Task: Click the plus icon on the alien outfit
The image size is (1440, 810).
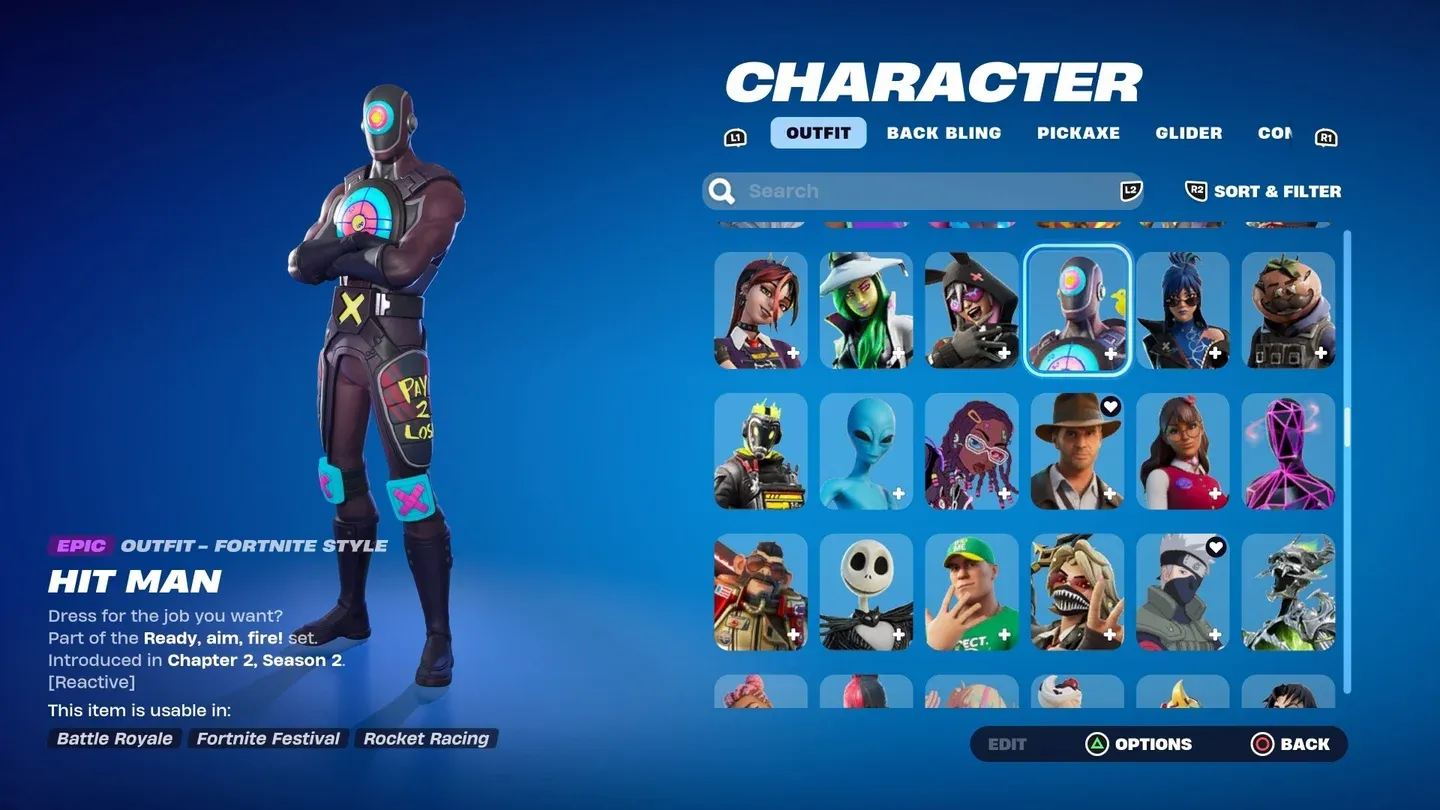Action: click(899, 494)
